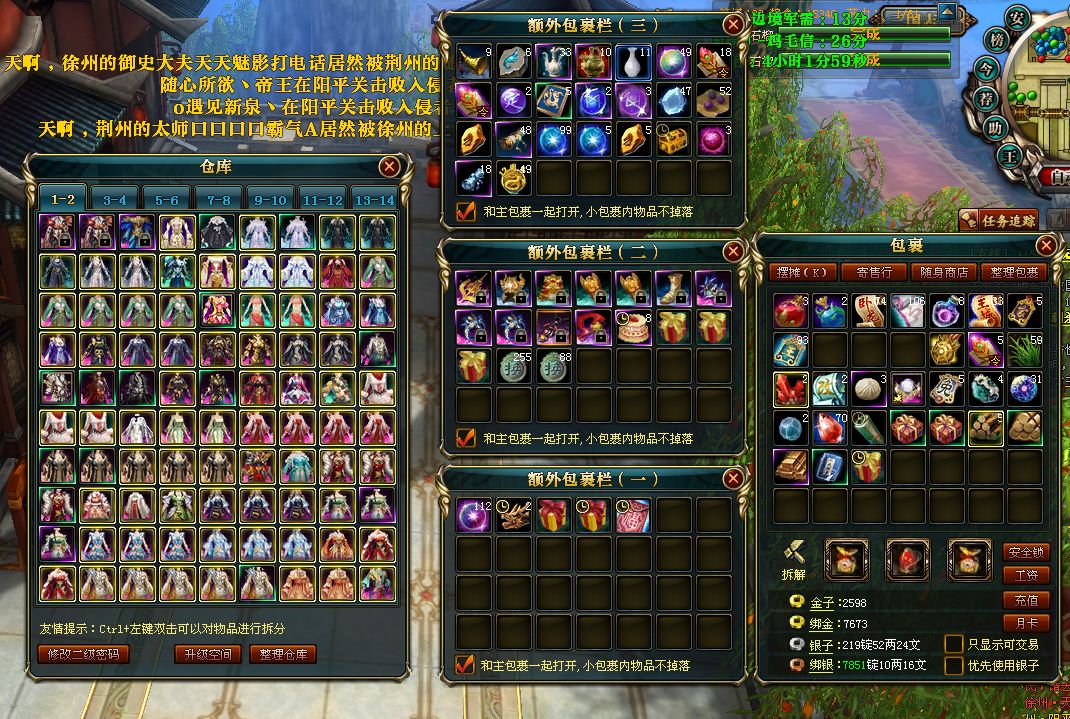Select the birthday cake in 额外包裹栏(二)
Image resolution: width=1070 pixels, height=719 pixels.
click(x=633, y=326)
